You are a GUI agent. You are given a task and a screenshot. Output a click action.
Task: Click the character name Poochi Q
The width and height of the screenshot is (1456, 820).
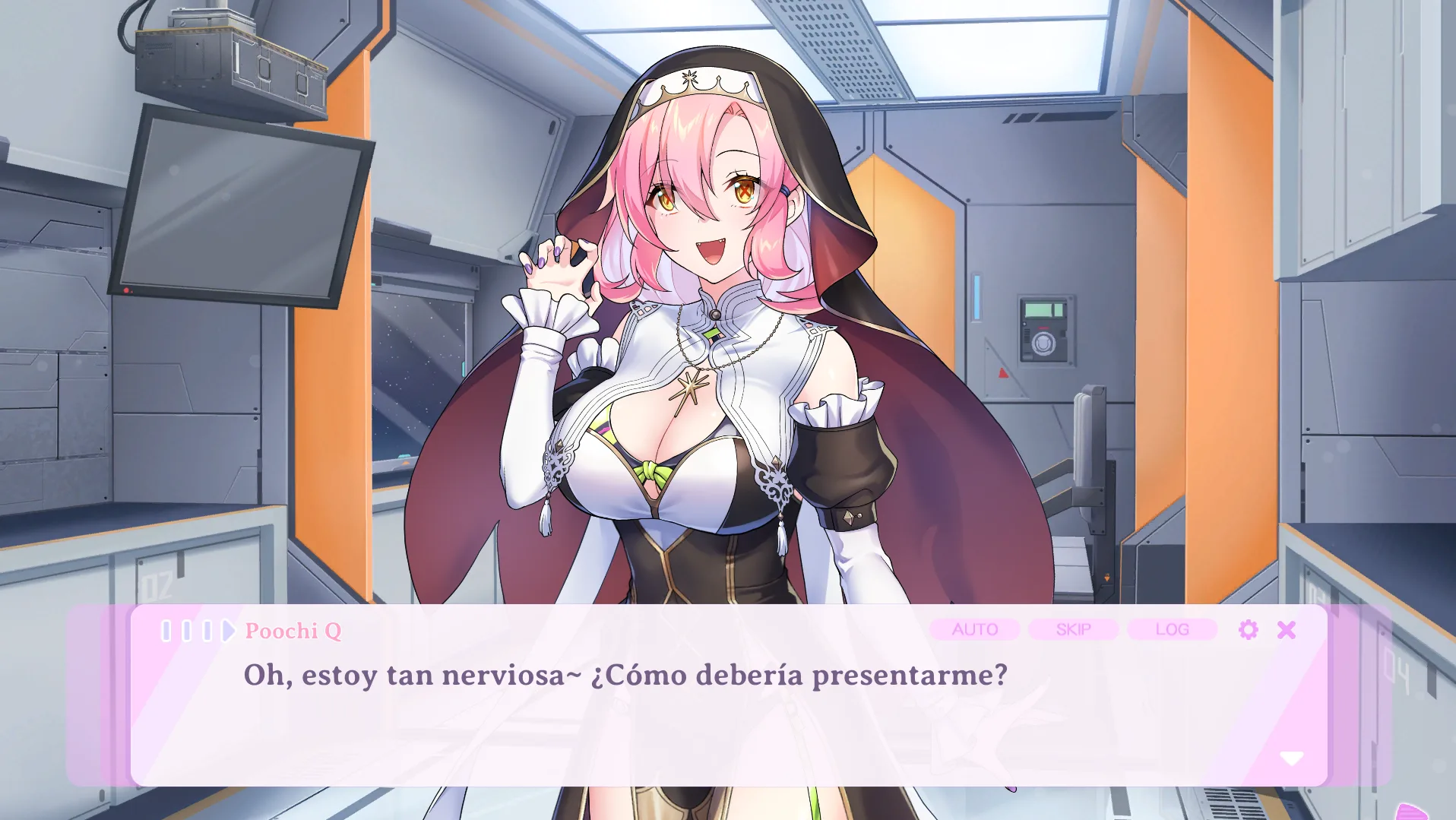pyautogui.click(x=293, y=630)
